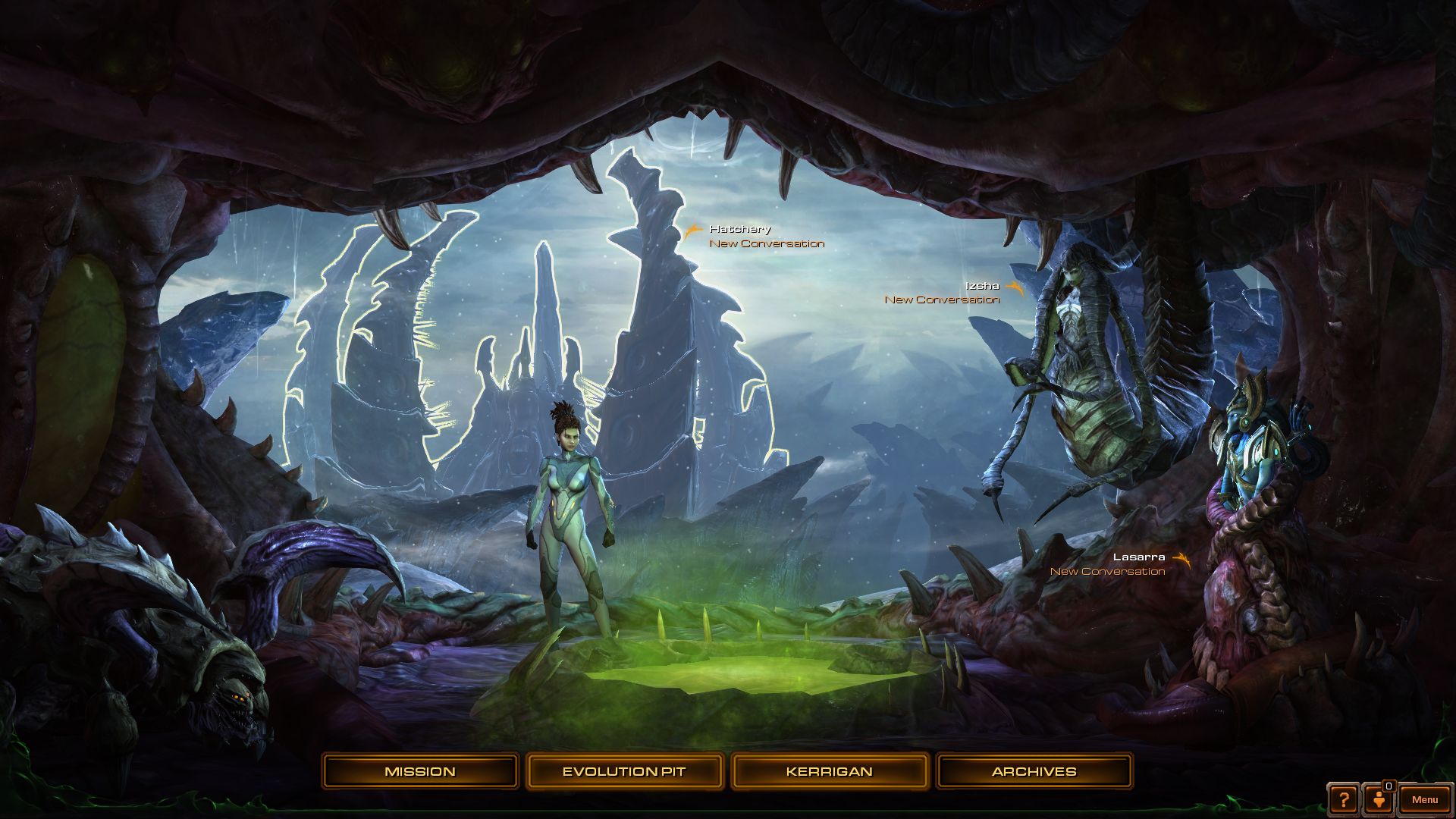Begin Lasarra's new conversation
The width and height of the screenshot is (1456, 819).
pyautogui.click(x=1107, y=571)
